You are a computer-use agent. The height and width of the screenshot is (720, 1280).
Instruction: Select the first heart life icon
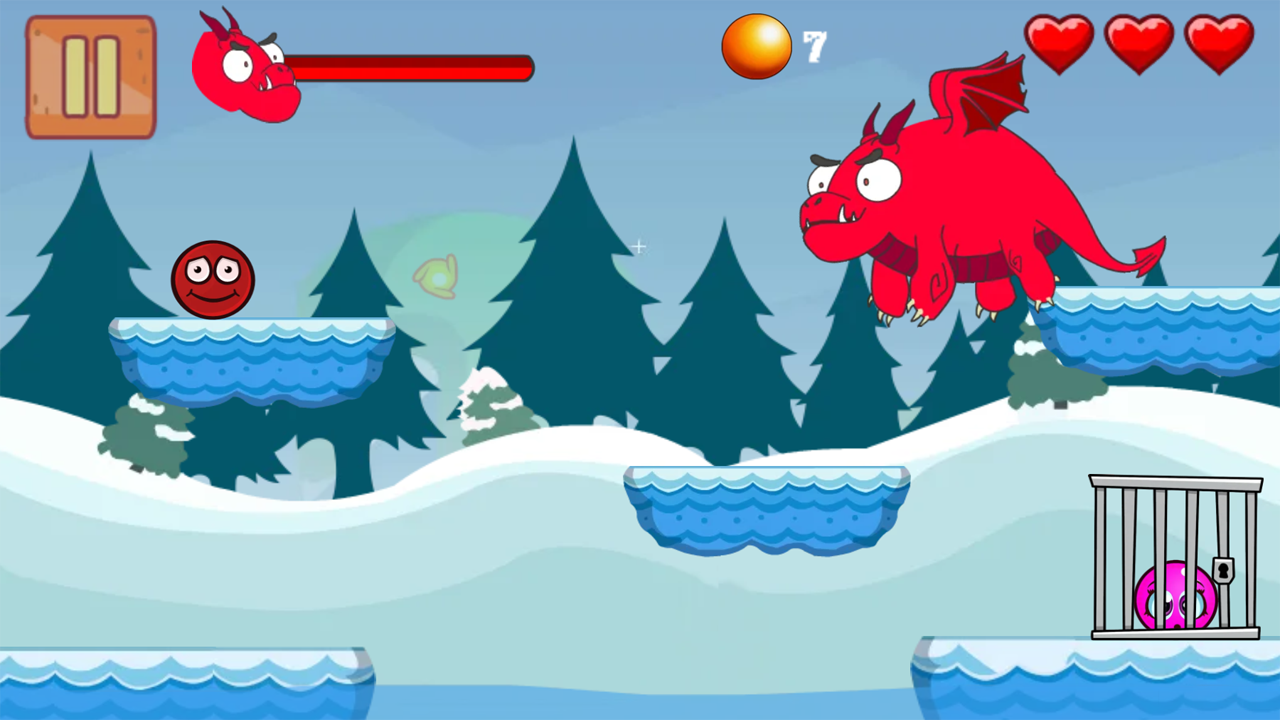click(x=1058, y=42)
